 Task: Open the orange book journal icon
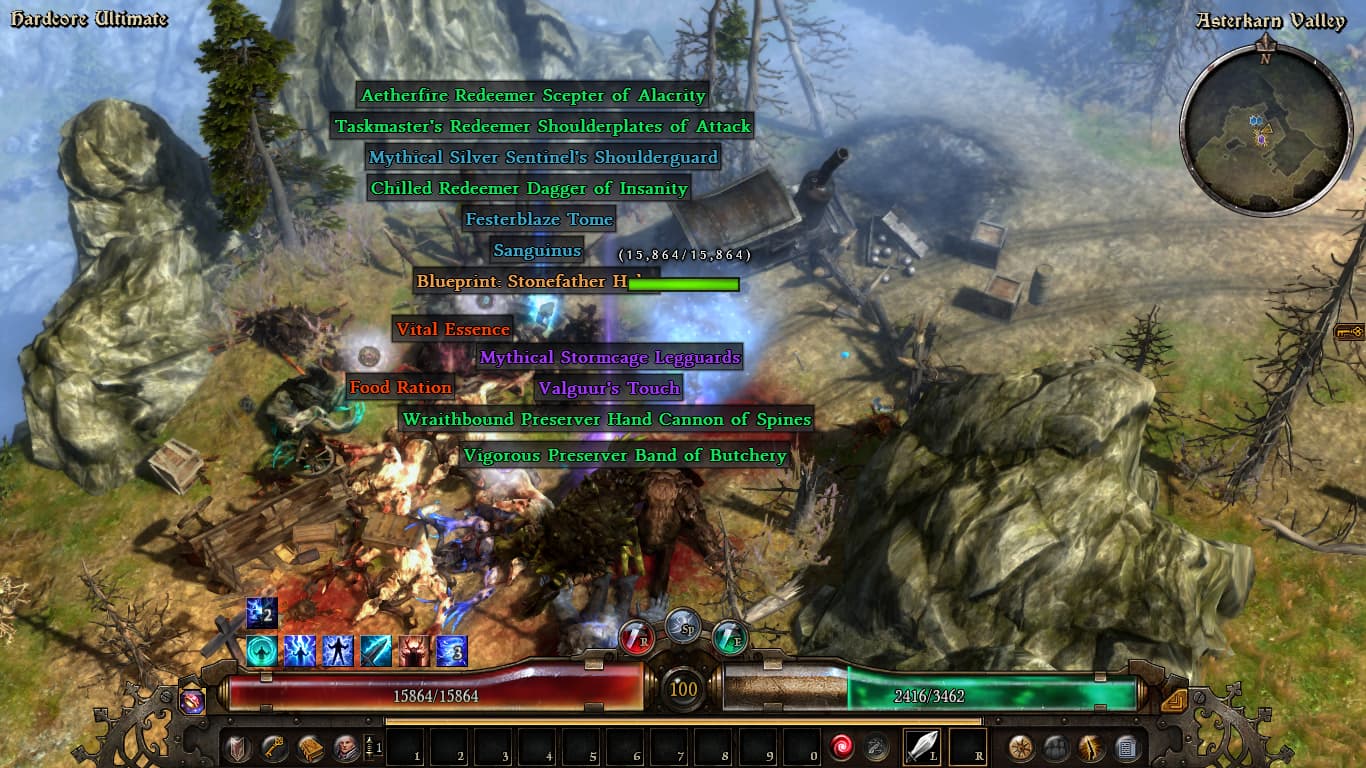coord(309,747)
